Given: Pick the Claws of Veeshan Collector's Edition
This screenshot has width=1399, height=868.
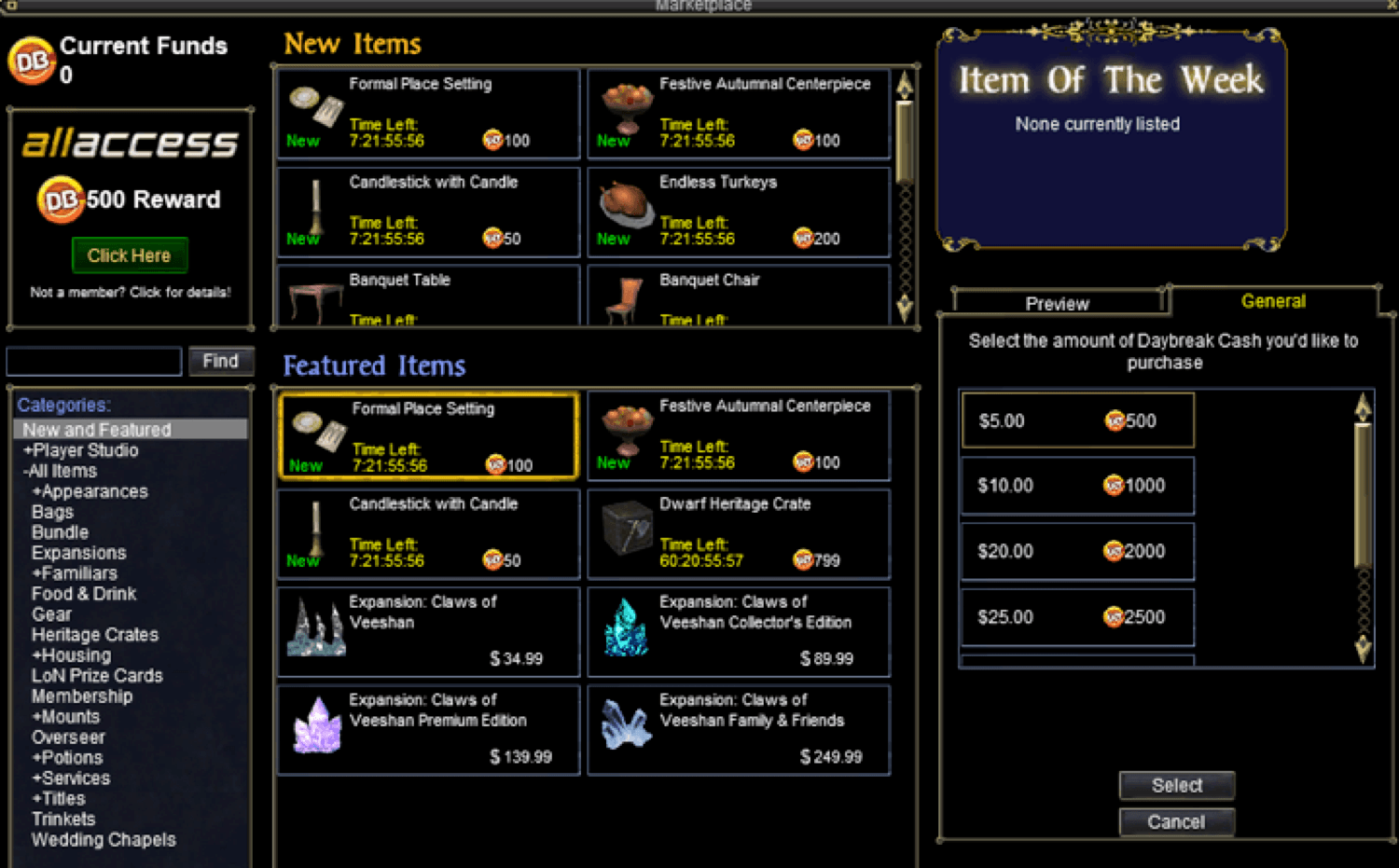Looking at the screenshot, I should point(739,631).
